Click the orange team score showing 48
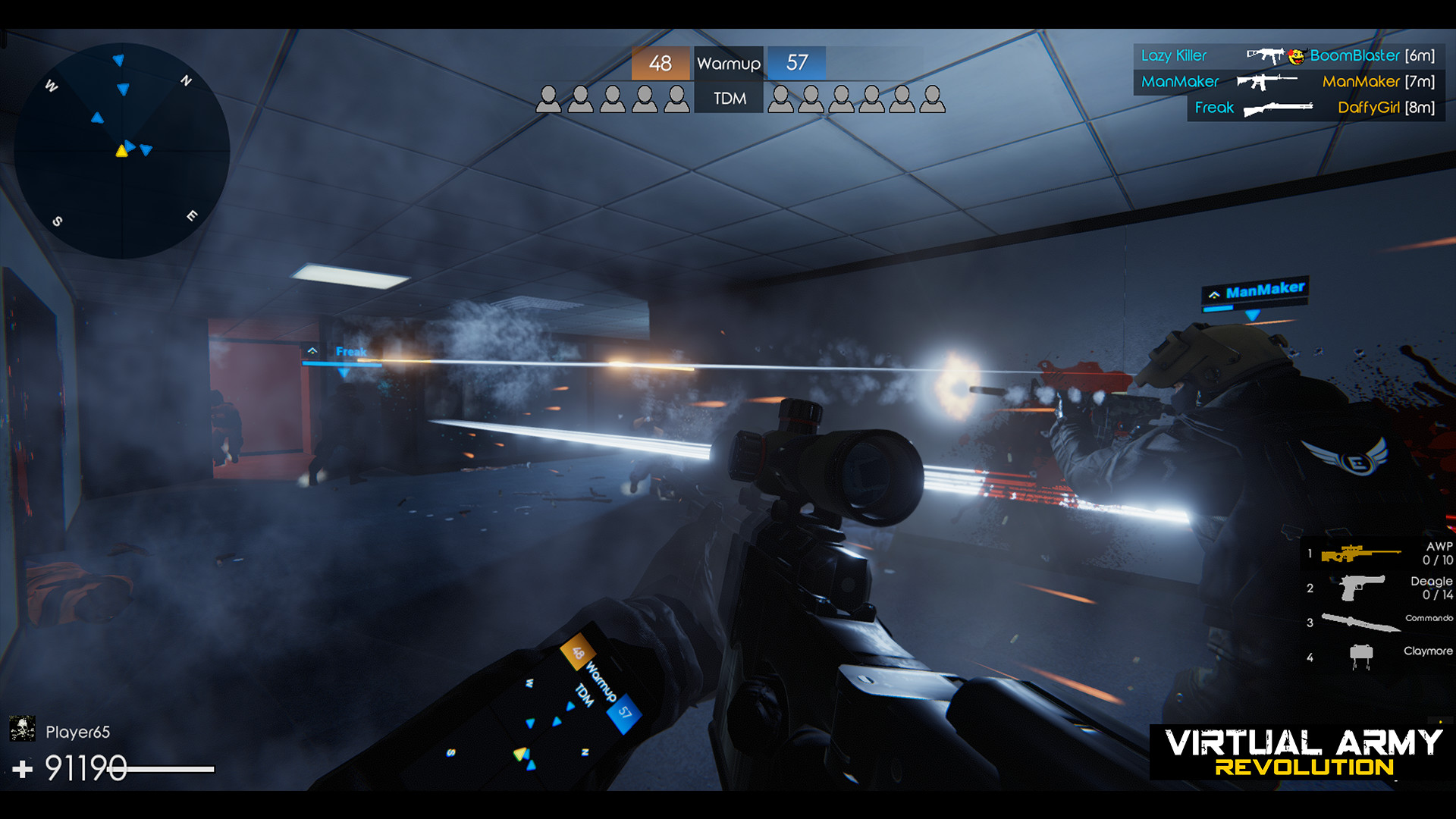1456x819 pixels. (x=659, y=62)
